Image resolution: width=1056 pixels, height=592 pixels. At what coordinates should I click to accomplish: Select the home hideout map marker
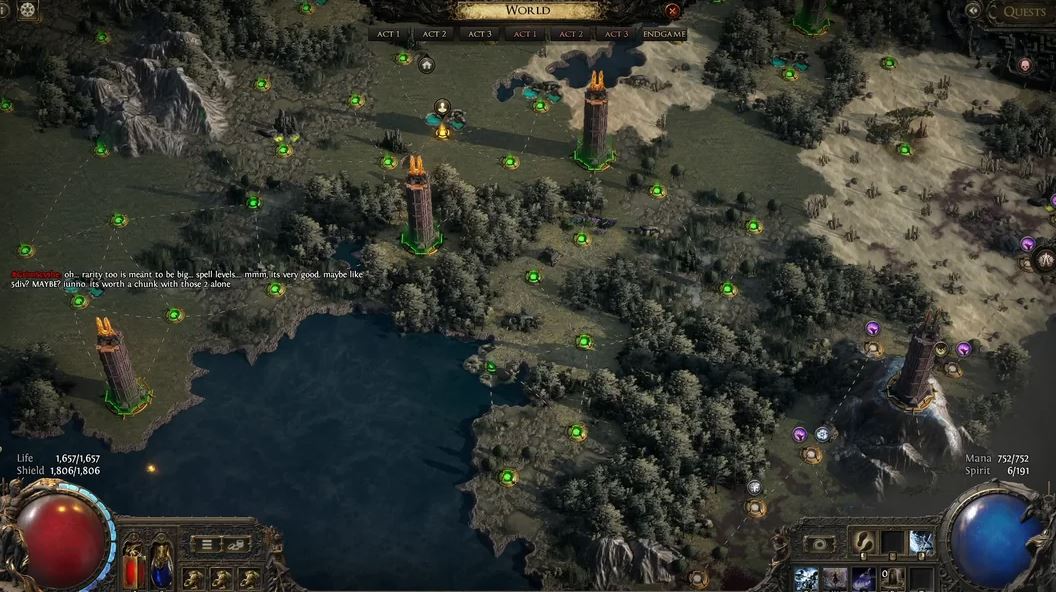426,65
